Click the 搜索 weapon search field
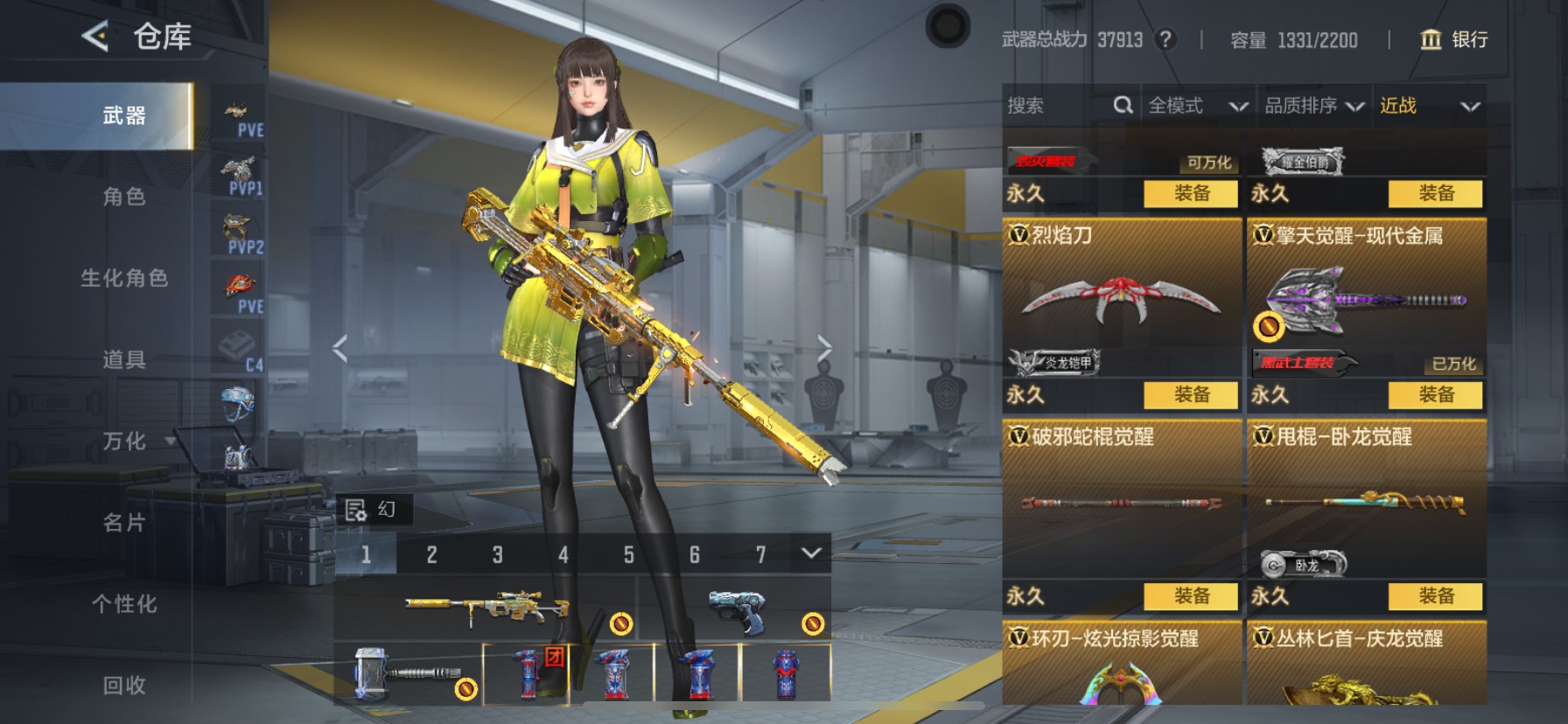 pyautogui.click(x=1057, y=106)
